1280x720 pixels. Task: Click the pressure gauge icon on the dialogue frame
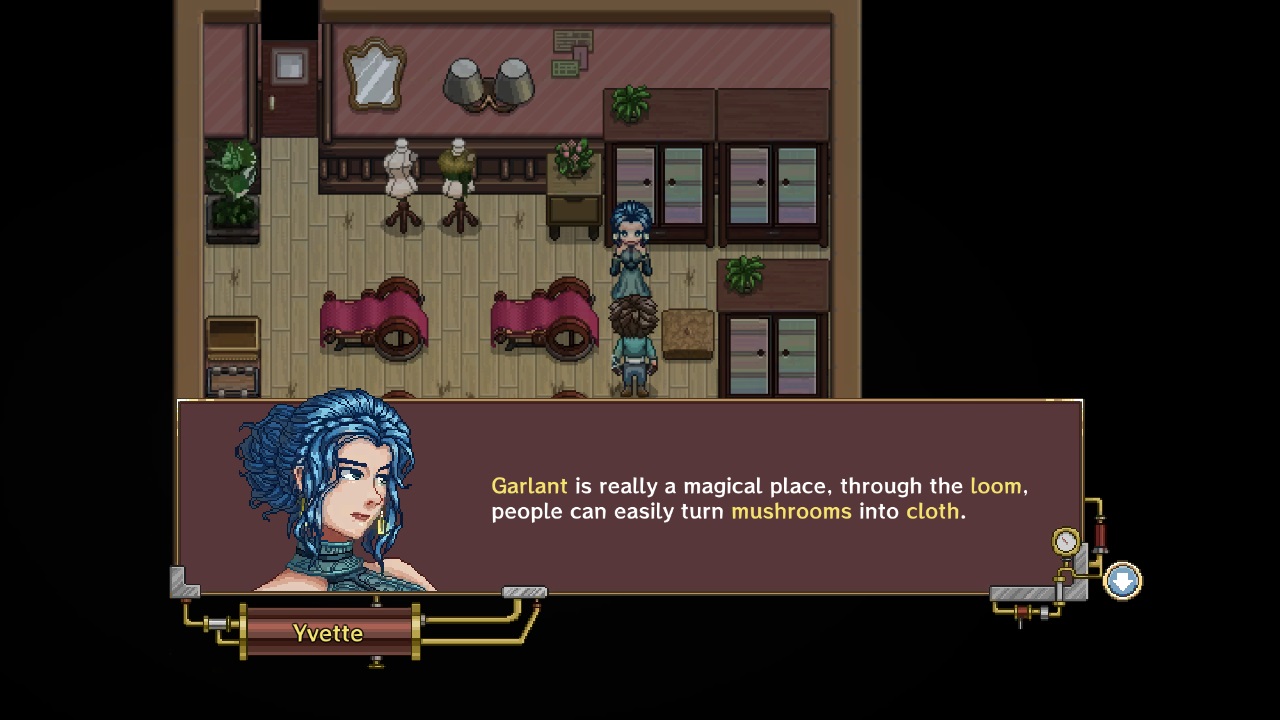tap(1065, 540)
